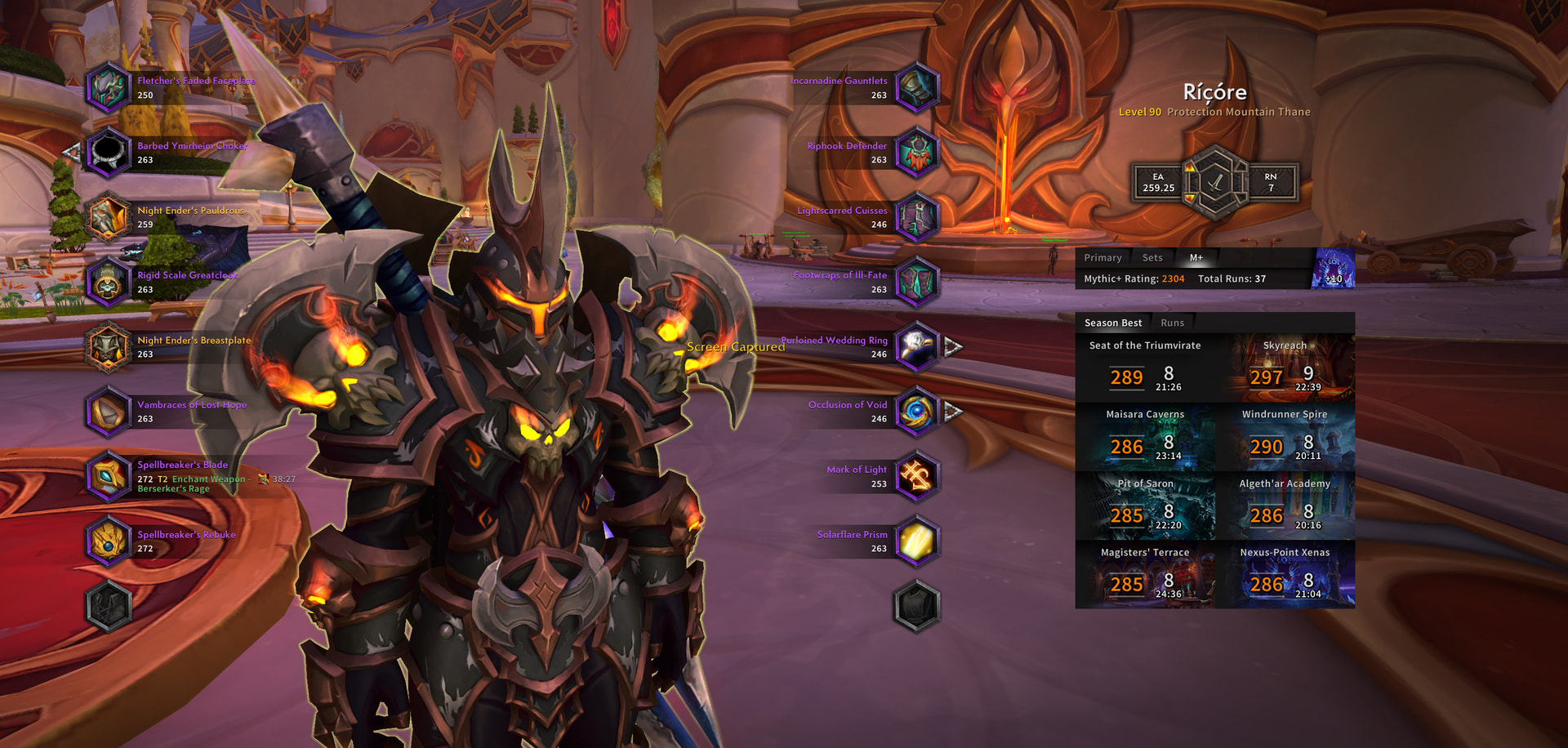Image resolution: width=1568 pixels, height=748 pixels.
Task: Show the Runs list tab
Action: [1172, 323]
